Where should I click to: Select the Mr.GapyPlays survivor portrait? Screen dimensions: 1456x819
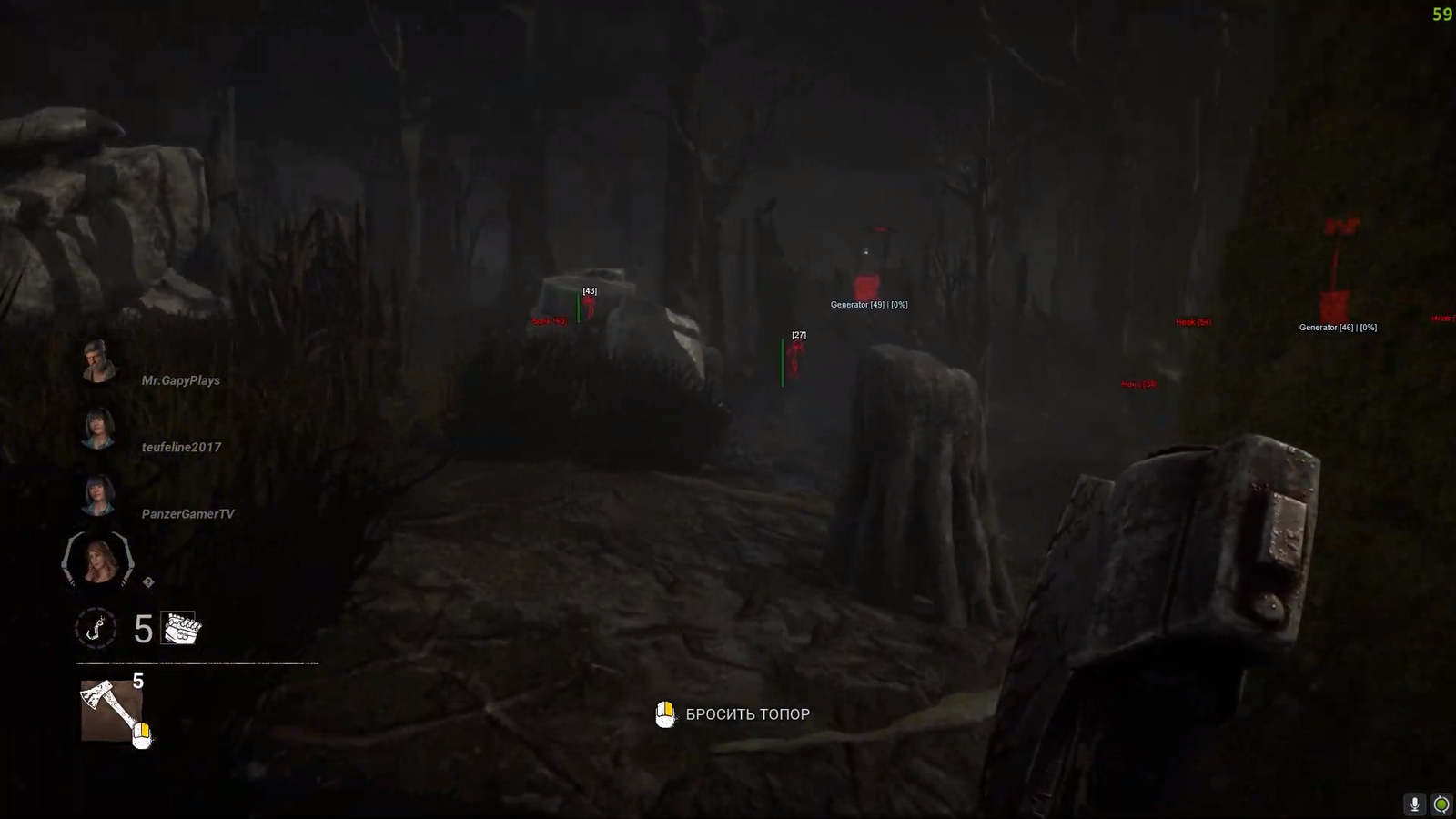98,361
